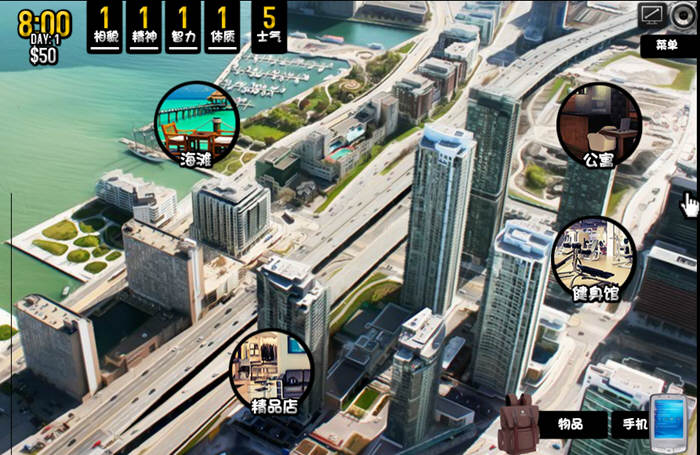Enter the 精品店 boutique location
Viewport: 700px width, 455px height.
[x=272, y=371]
